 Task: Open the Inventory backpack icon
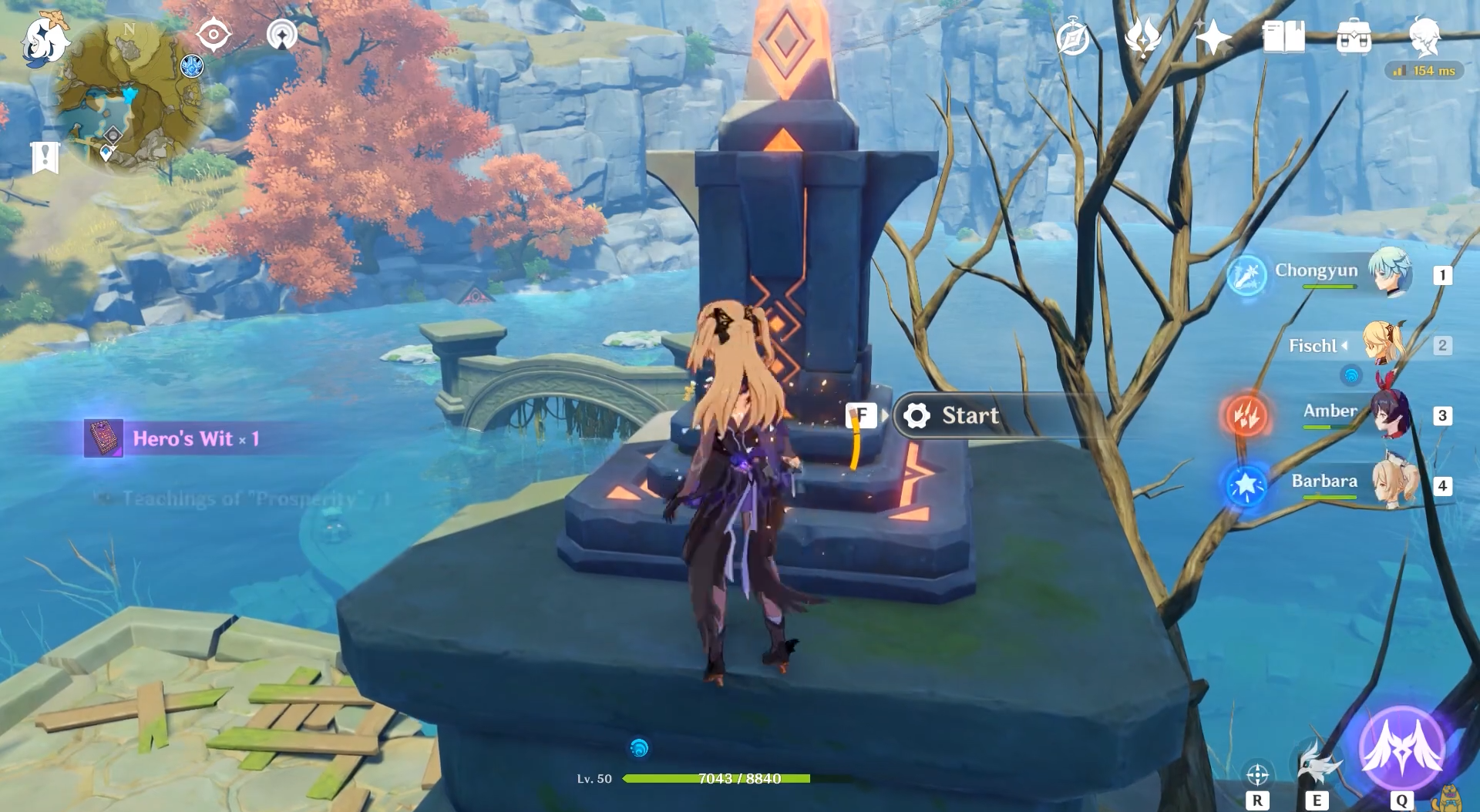pyautogui.click(x=1354, y=37)
